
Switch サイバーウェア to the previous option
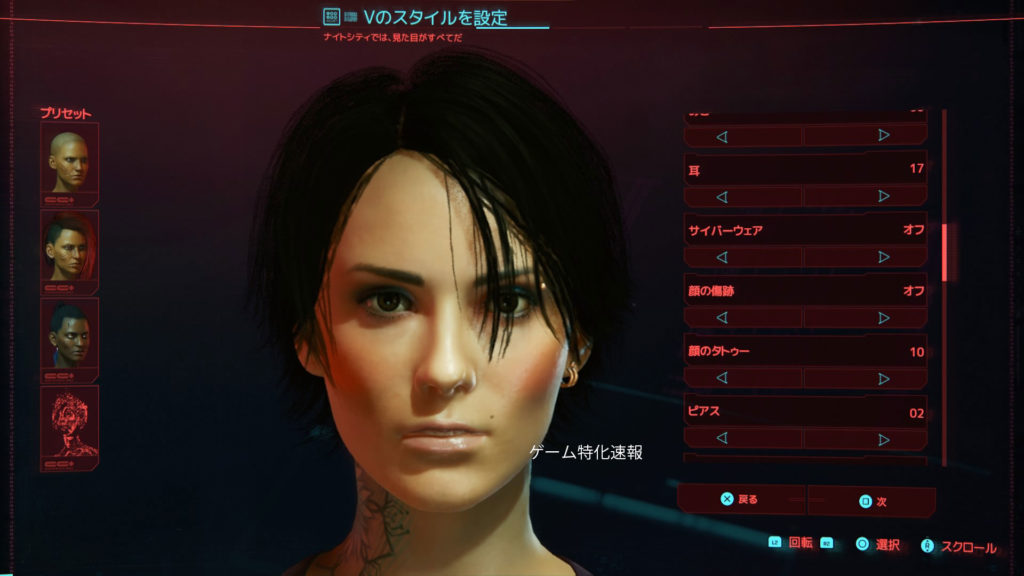(x=721, y=257)
